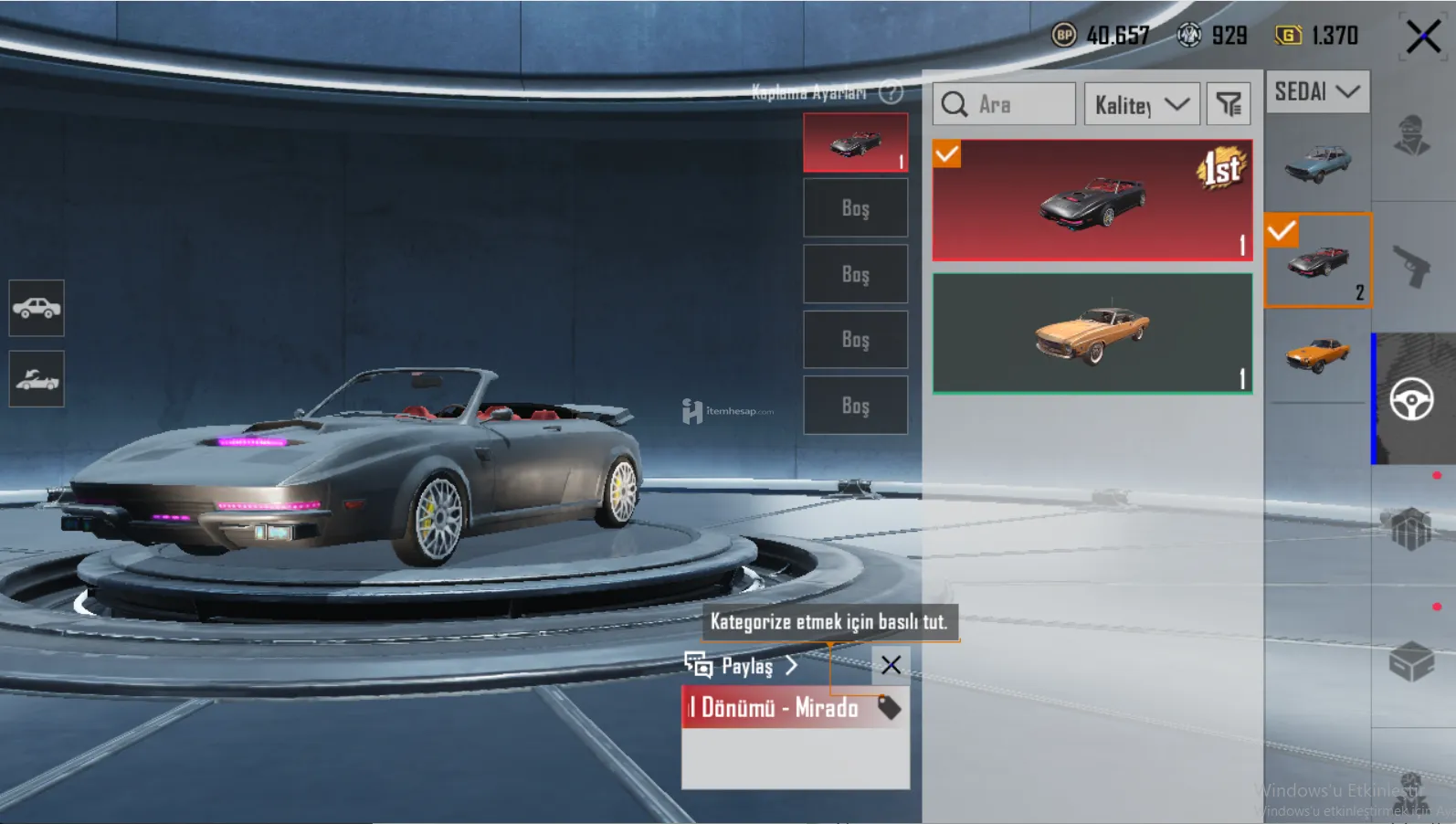Screen dimensions: 1456x824
Task: Switch to closed-roof car view
Action: (37, 308)
